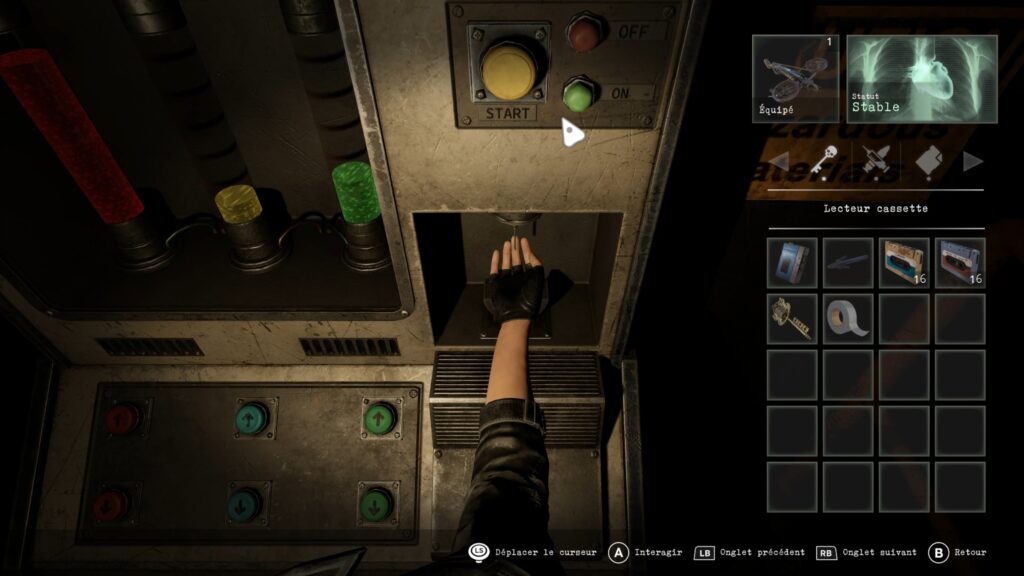Click the red down-arrow button
Screen dimensions: 1024x576
click(111, 505)
